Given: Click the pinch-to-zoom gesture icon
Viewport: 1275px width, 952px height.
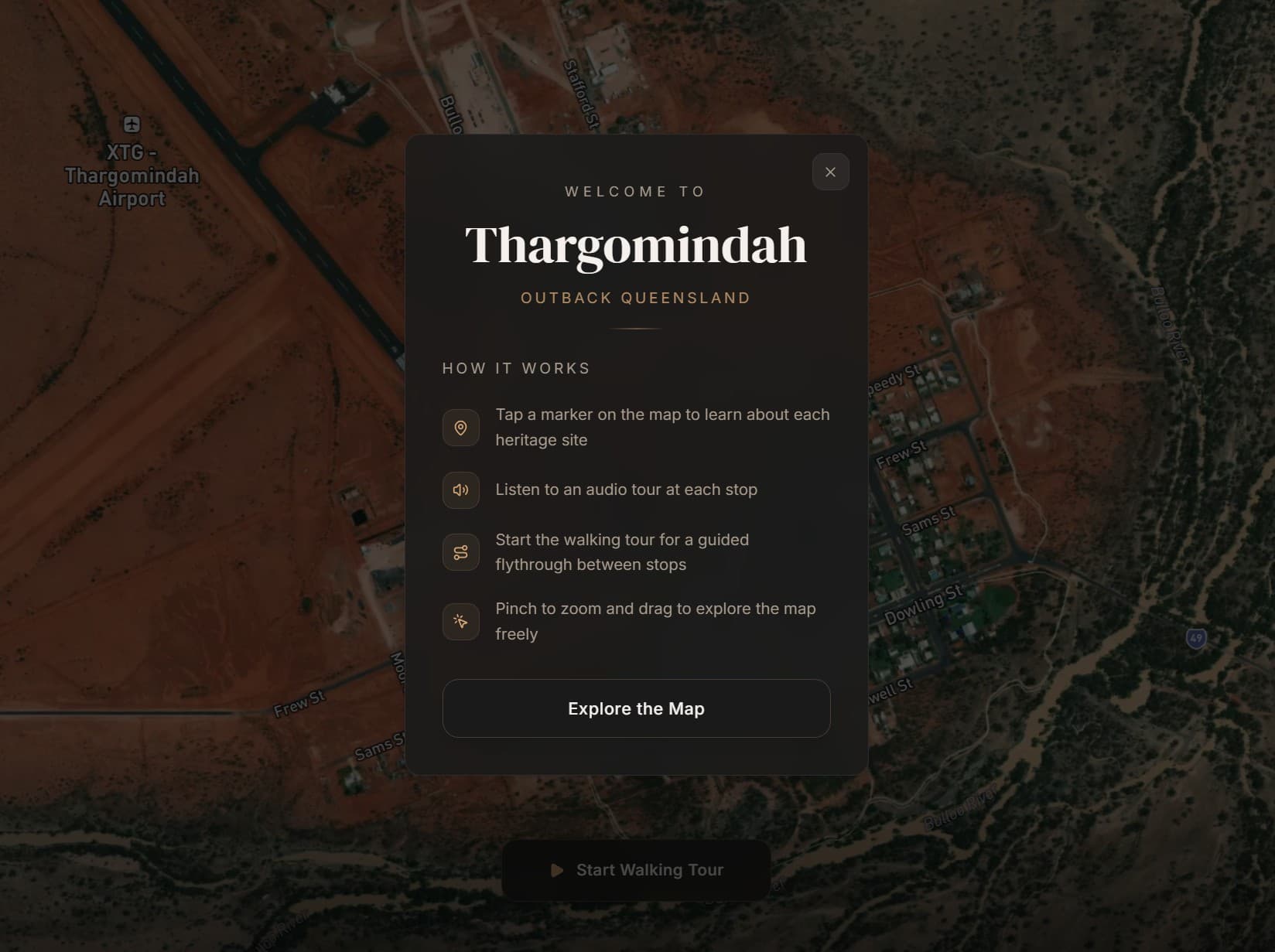Looking at the screenshot, I should pos(460,621).
